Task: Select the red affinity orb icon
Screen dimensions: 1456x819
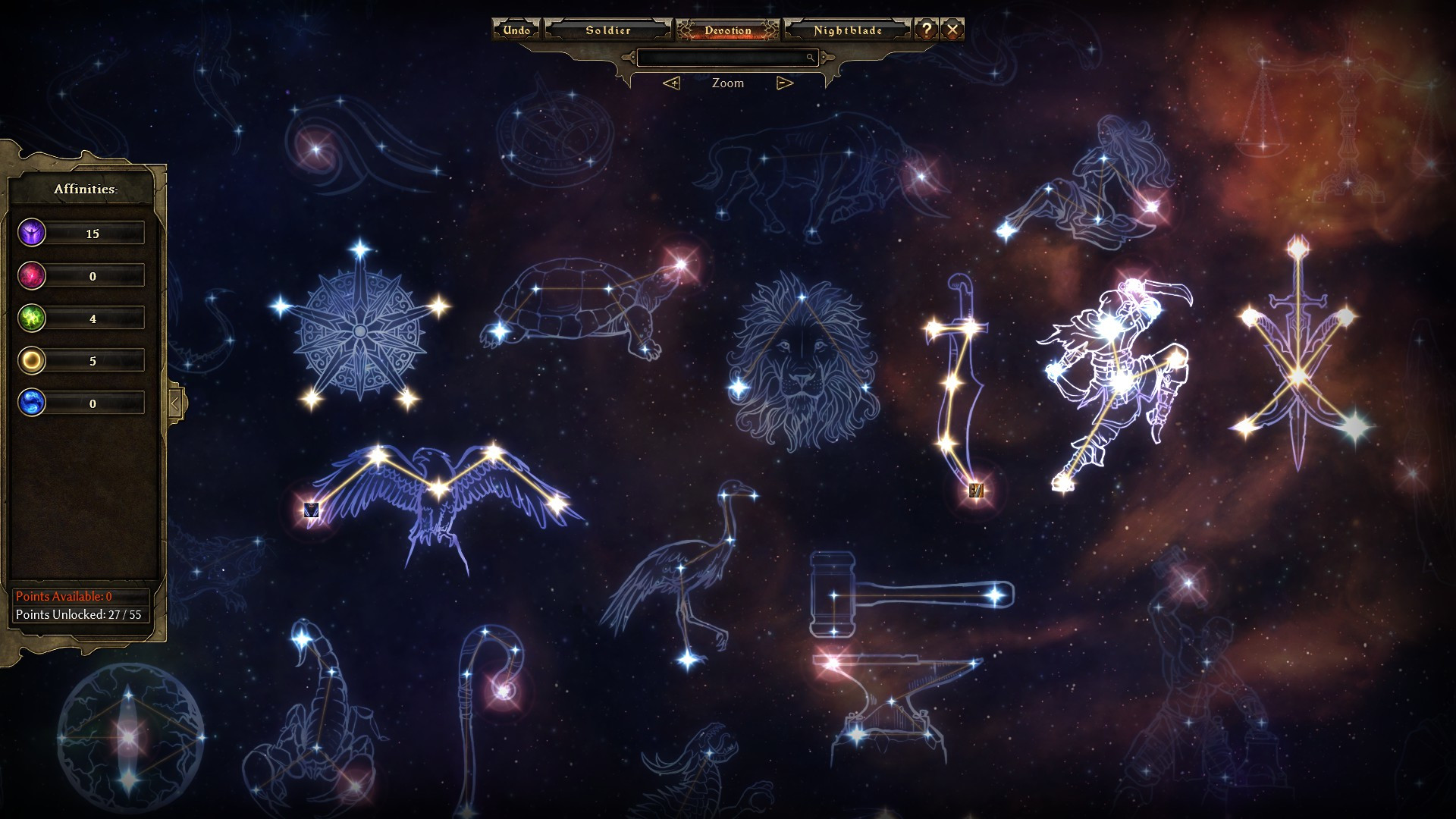Action: coord(32,275)
